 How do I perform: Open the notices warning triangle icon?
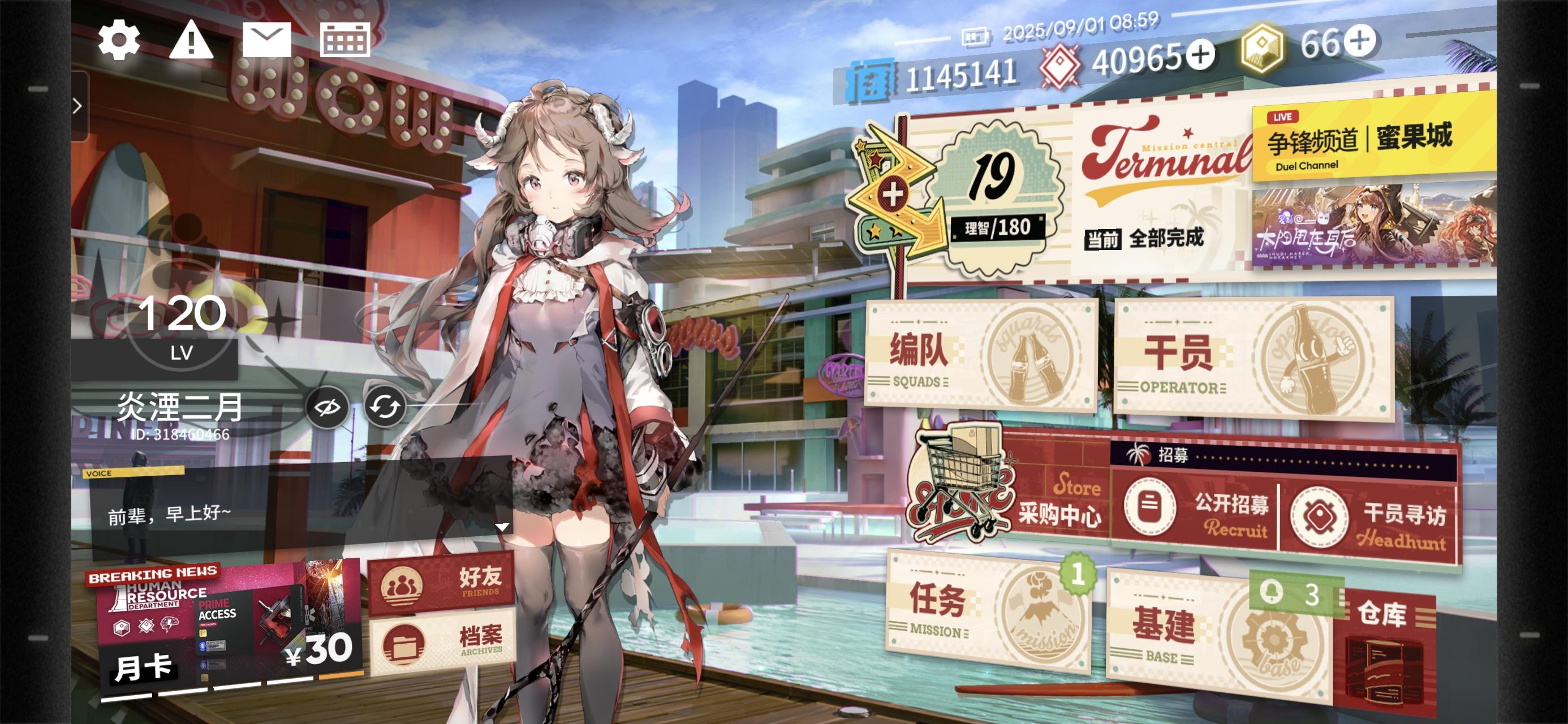(x=192, y=40)
